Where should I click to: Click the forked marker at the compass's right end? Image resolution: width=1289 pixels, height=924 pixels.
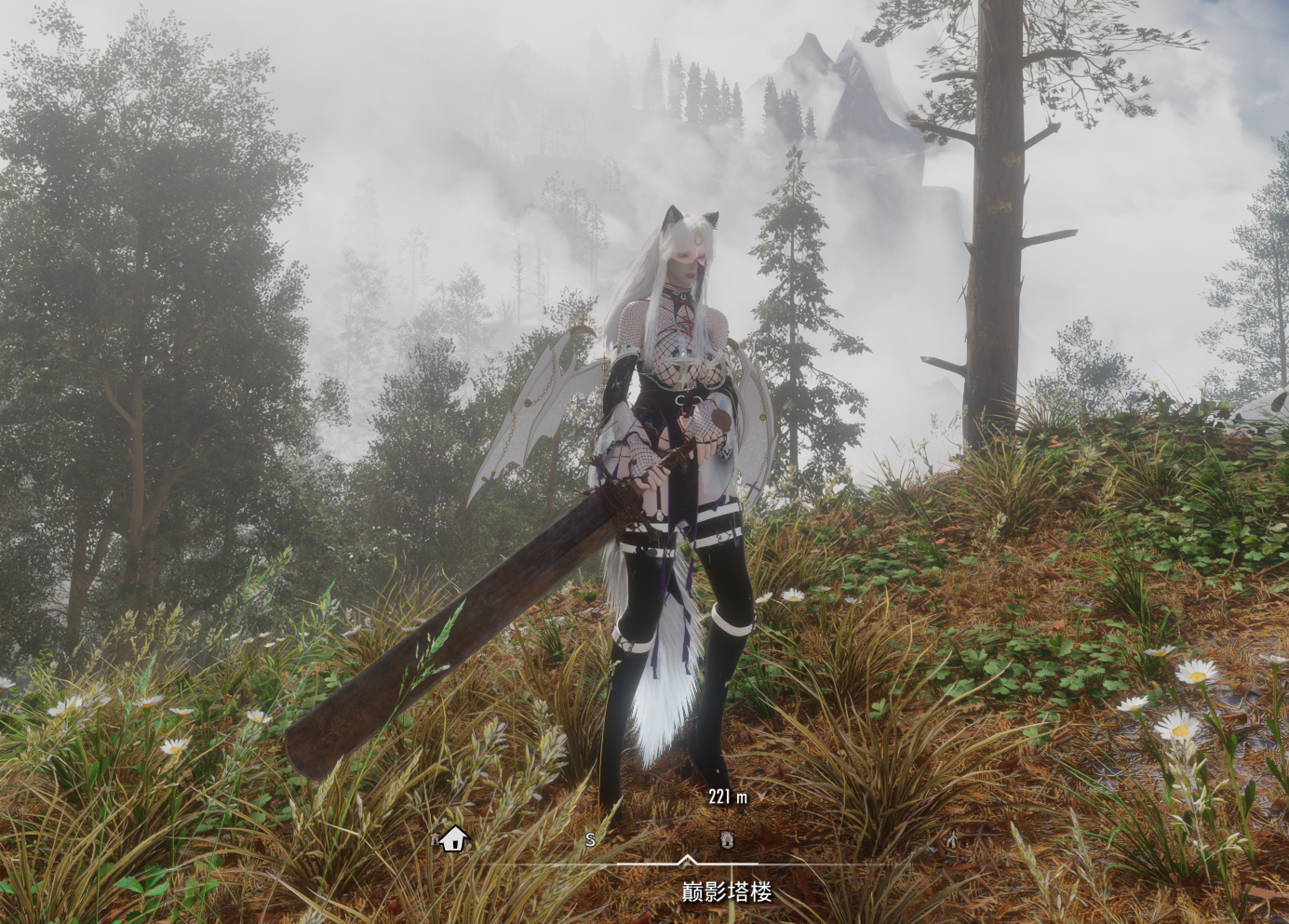click(951, 839)
